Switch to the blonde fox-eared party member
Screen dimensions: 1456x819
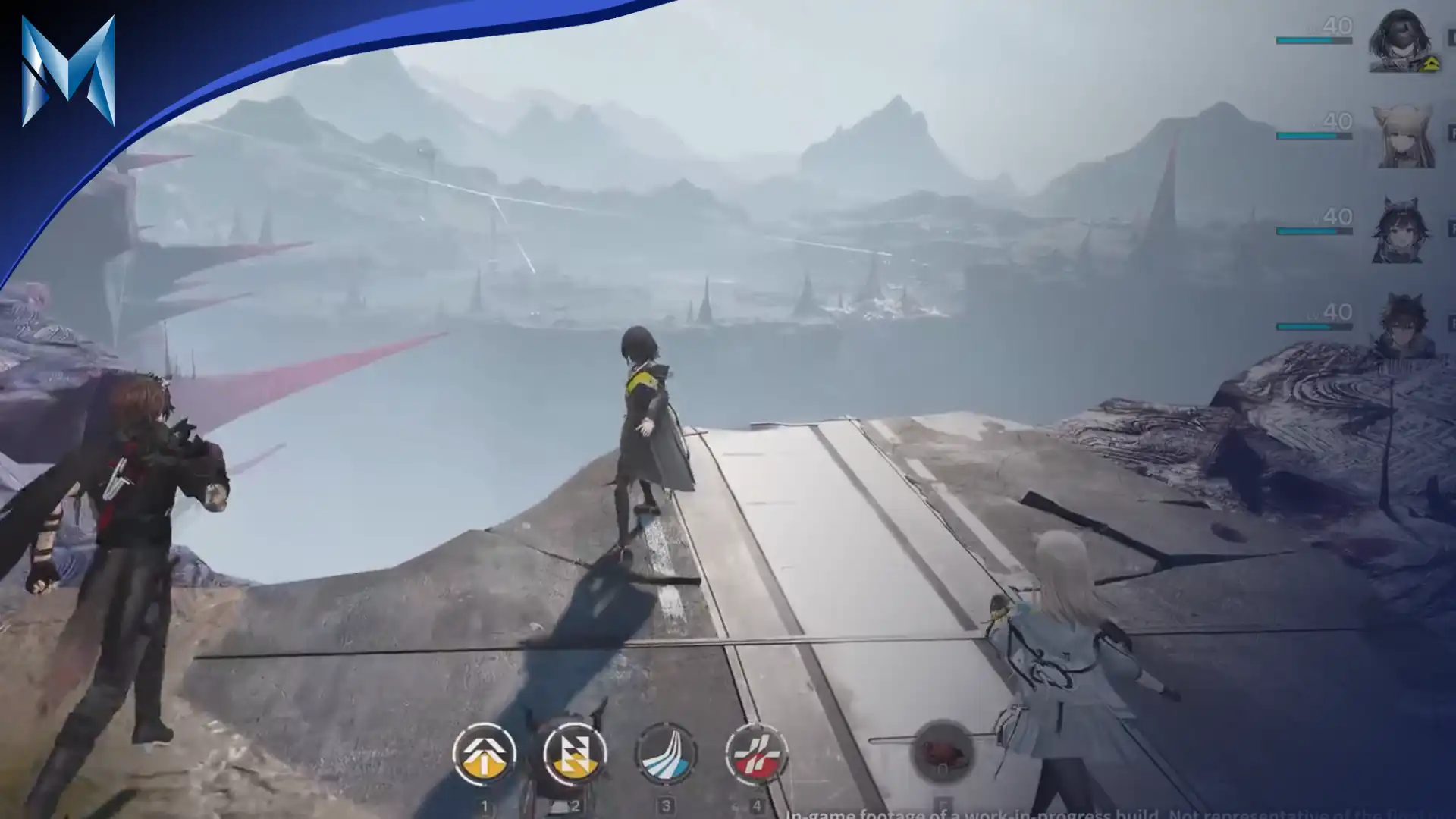[1402, 137]
